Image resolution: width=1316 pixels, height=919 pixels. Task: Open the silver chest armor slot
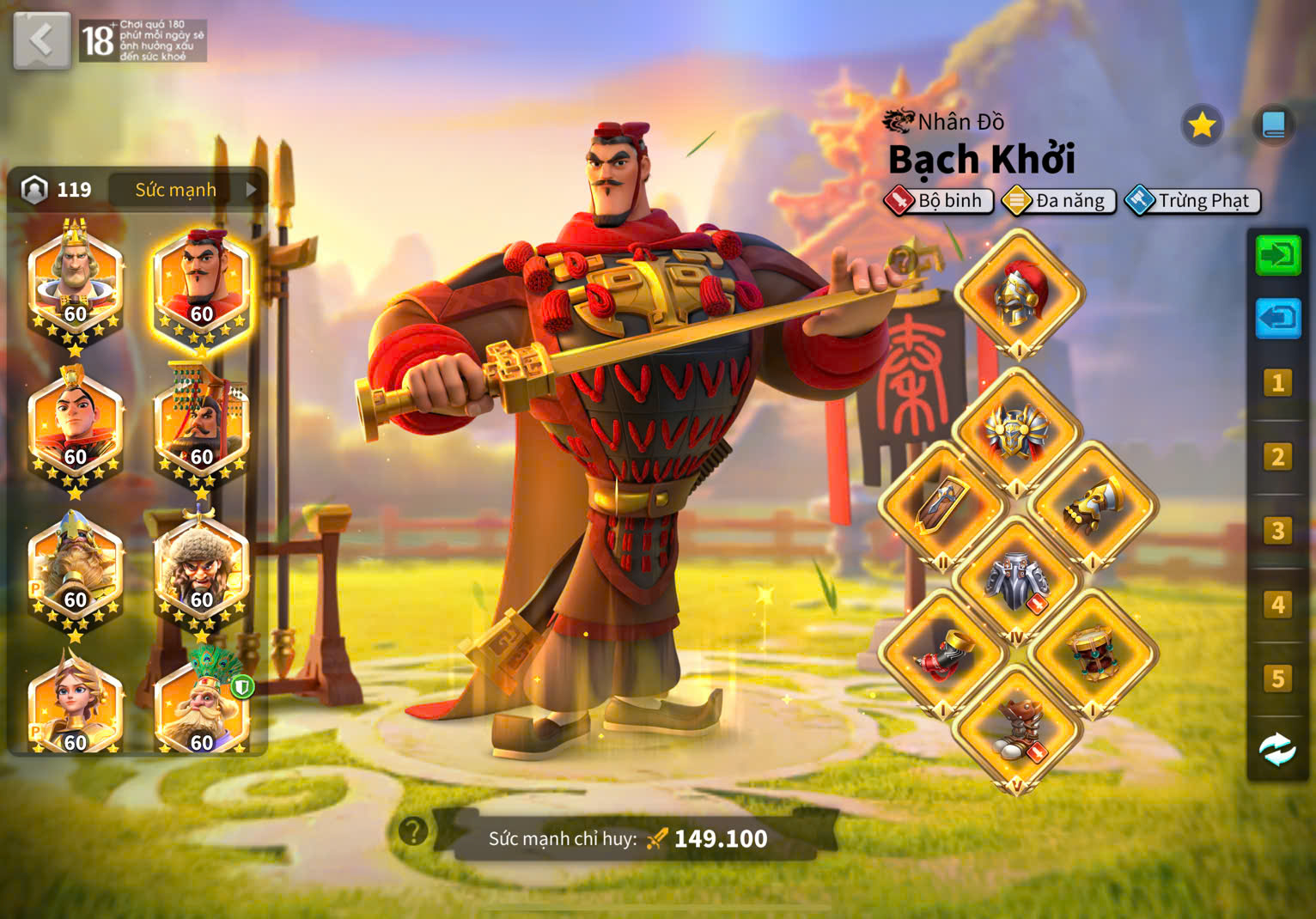(x=1017, y=580)
